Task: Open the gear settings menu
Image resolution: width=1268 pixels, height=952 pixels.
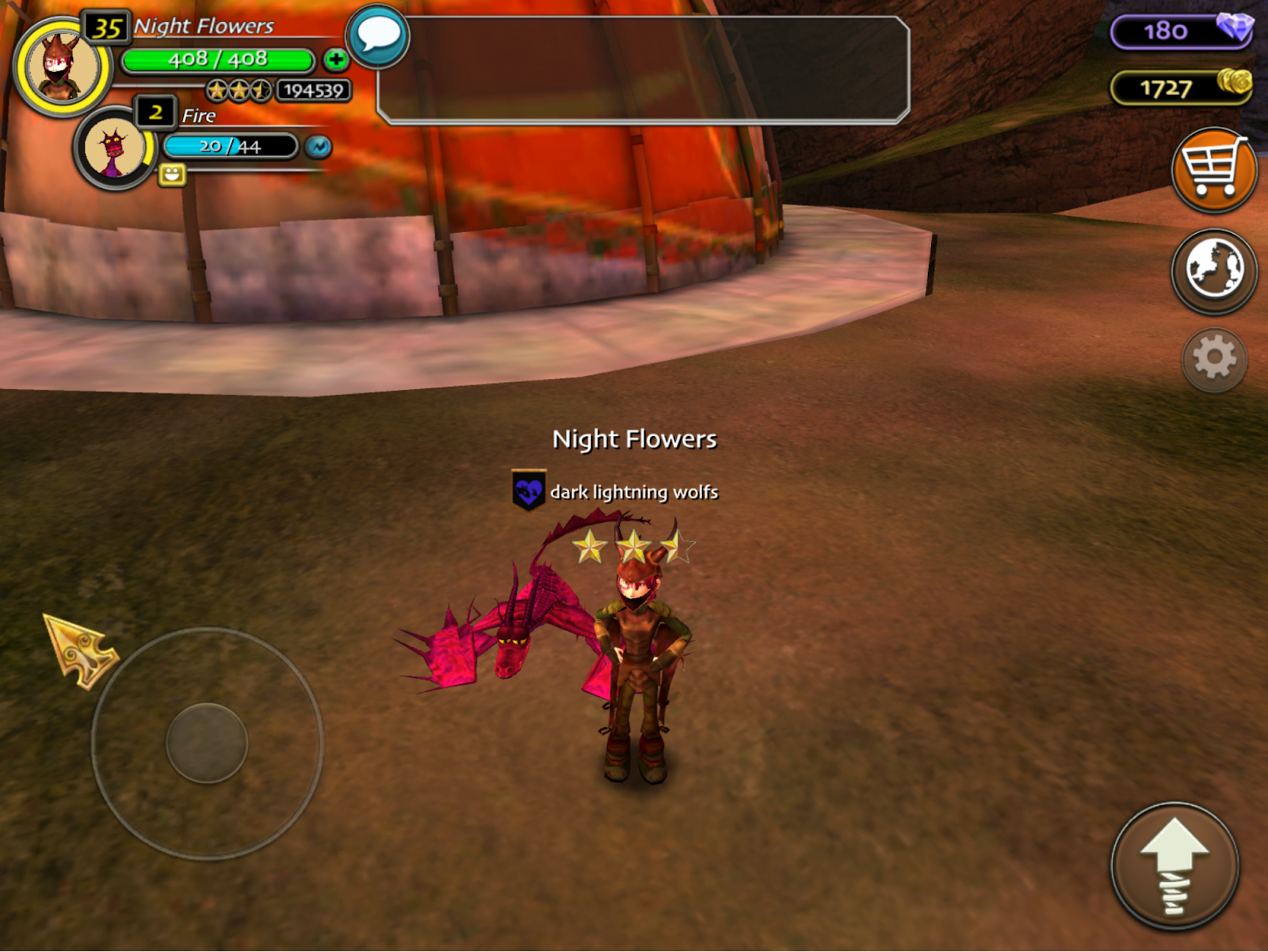Action: click(1214, 359)
